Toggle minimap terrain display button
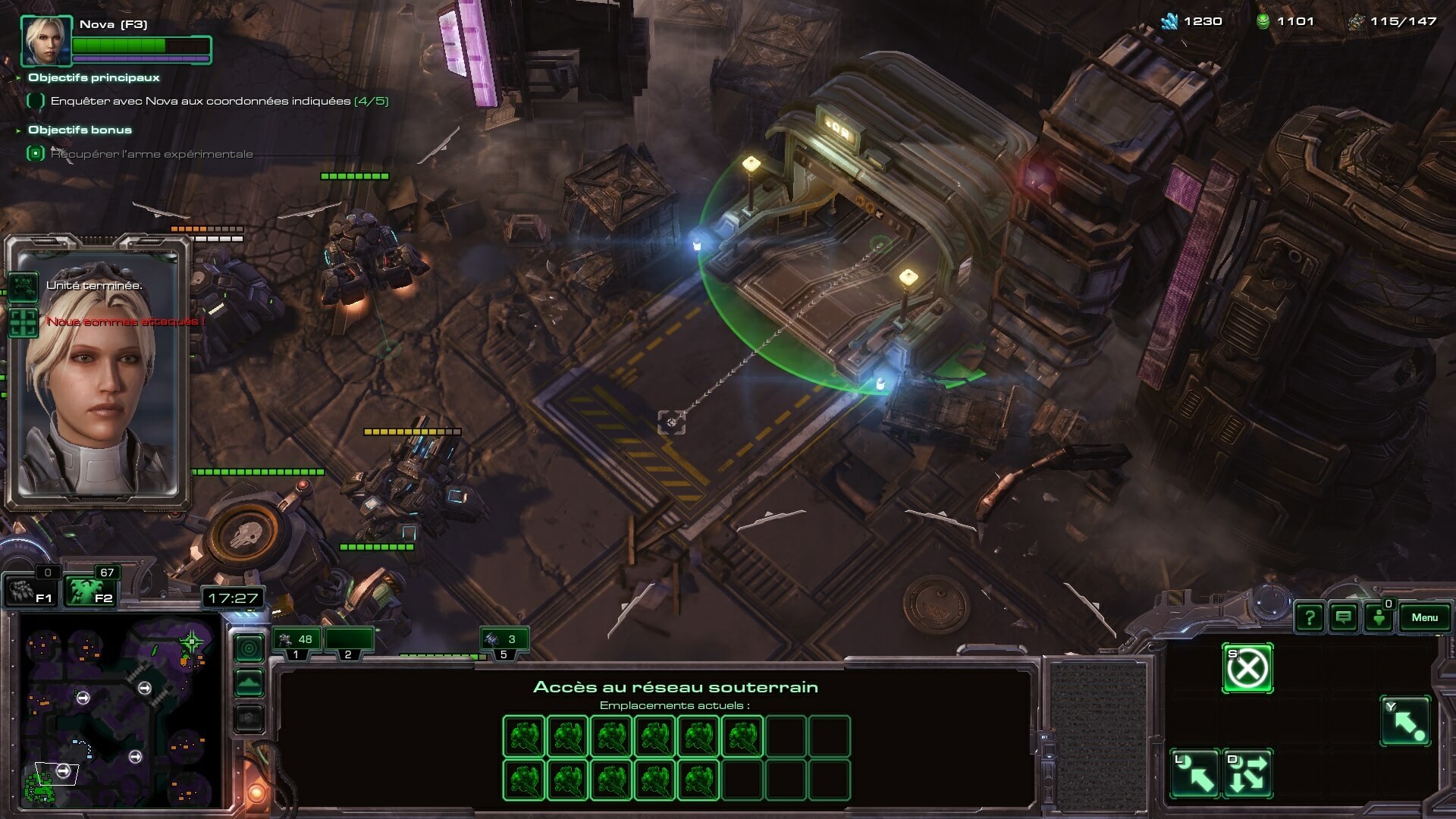This screenshot has height=819, width=1456. click(249, 683)
